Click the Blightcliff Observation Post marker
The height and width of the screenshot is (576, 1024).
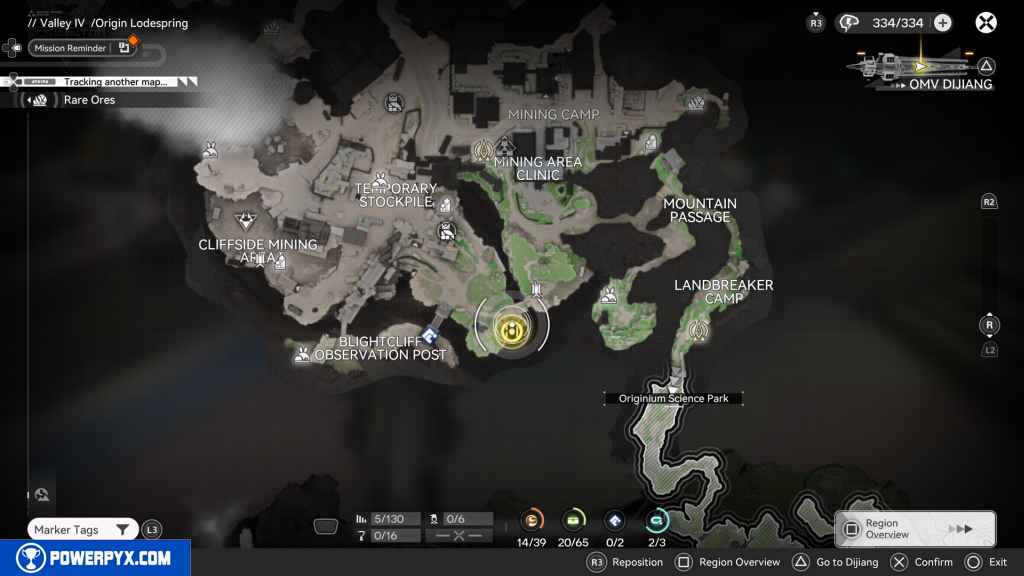[431, 336]
